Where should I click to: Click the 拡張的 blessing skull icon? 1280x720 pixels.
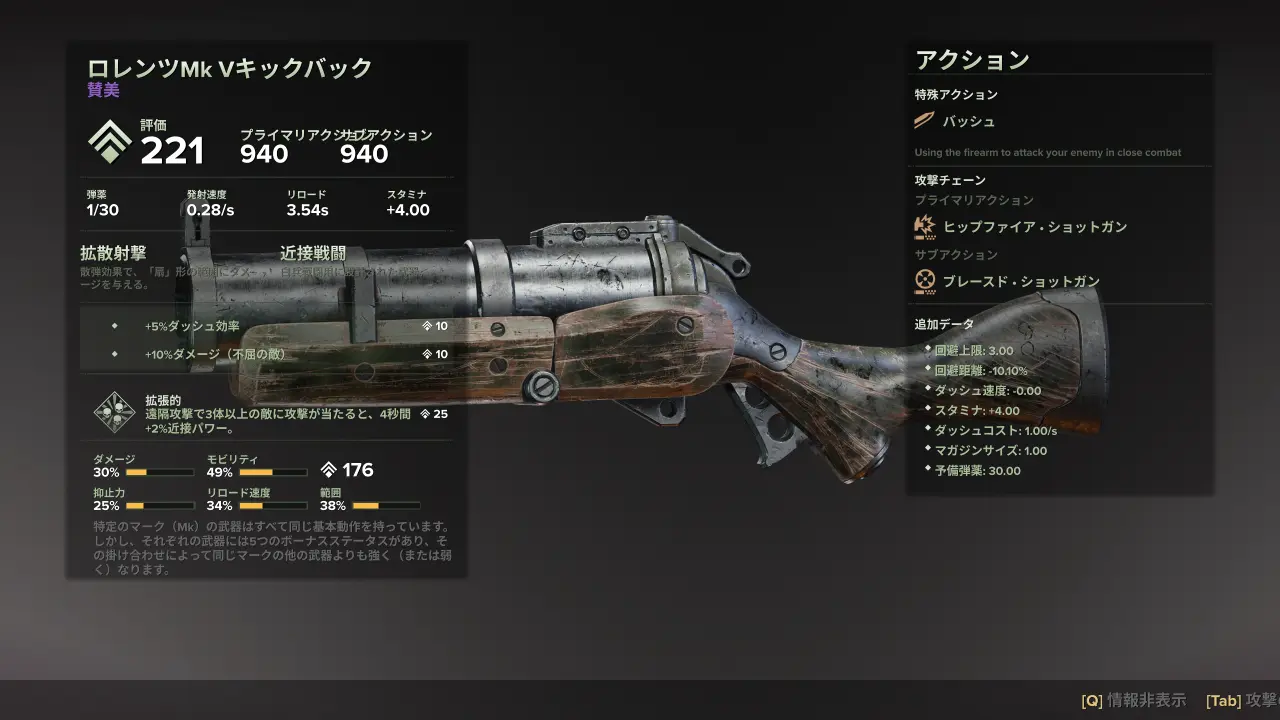click(114, 411)
